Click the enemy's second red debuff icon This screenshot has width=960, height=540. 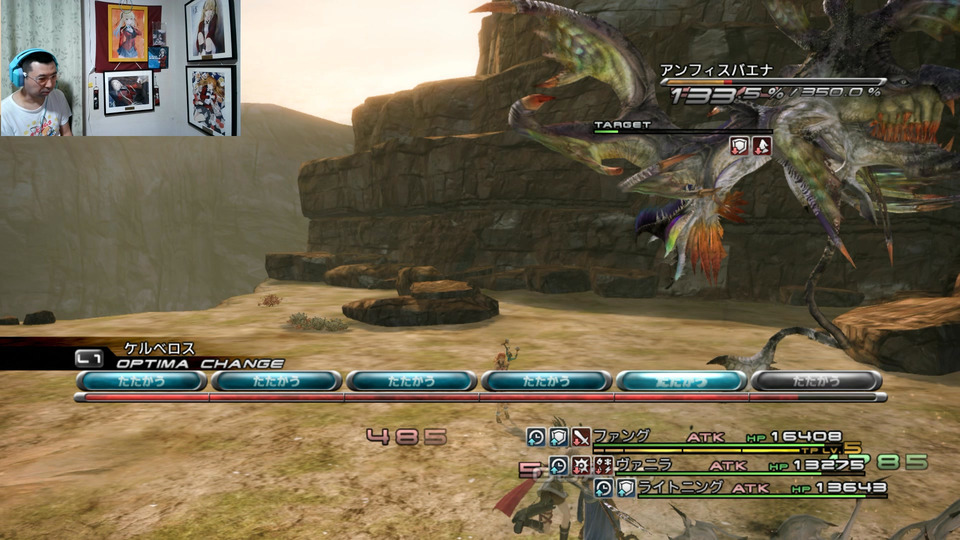[762, 145]
